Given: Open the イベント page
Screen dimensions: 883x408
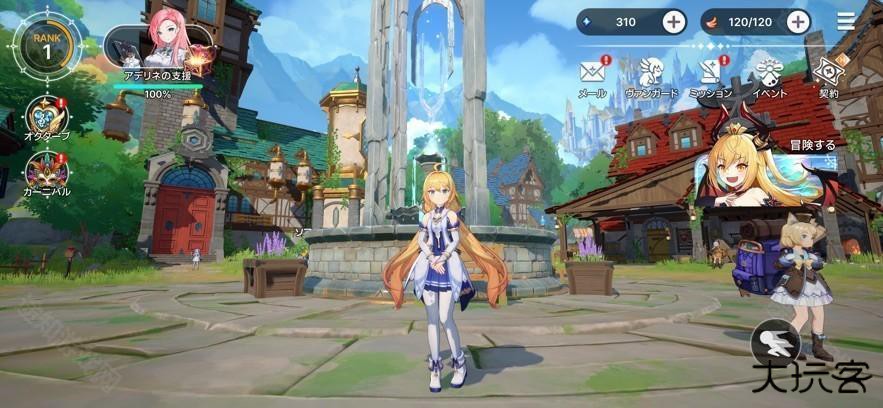Looking at the screenshot, I should pyautogui.click(x=769, y=74).
